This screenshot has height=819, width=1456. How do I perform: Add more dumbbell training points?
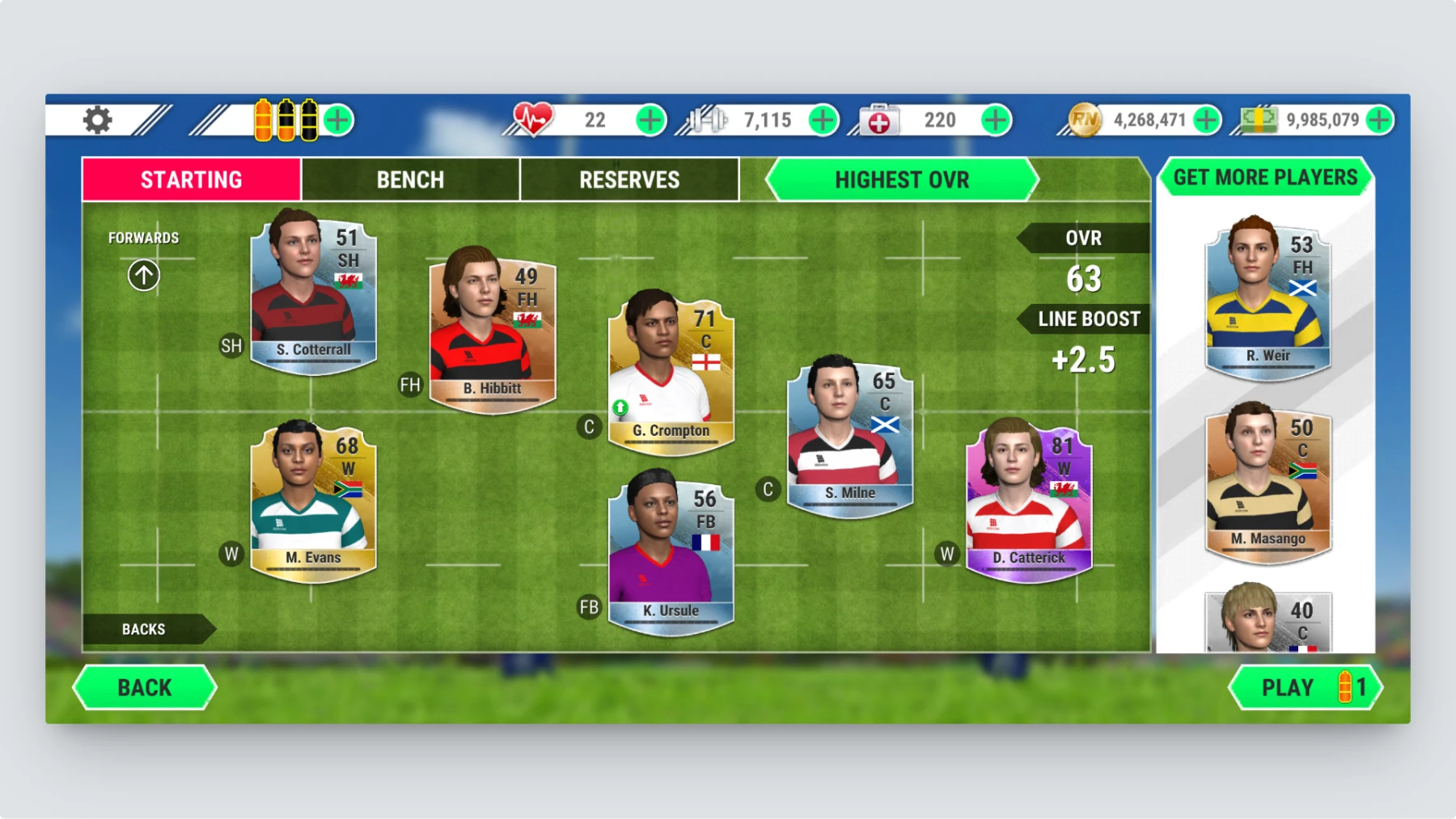(x=823, y=120)
